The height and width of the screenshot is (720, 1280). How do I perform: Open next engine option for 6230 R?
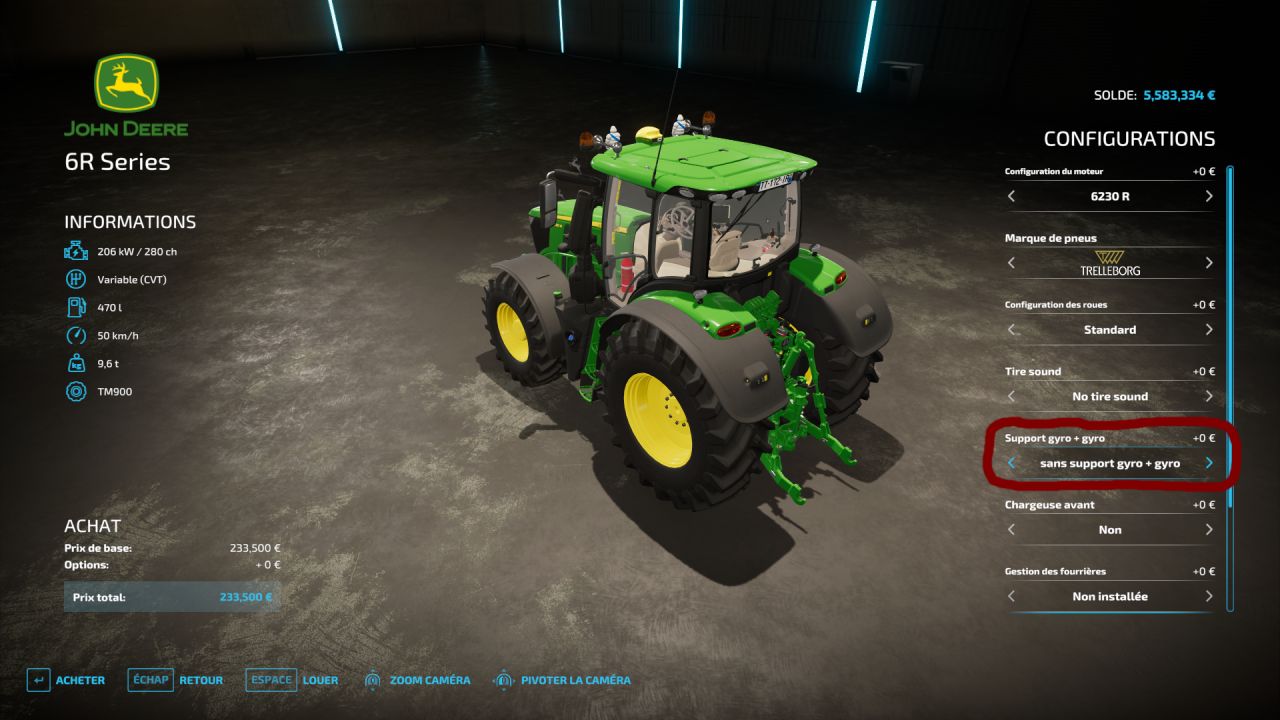[x=1208, y=196]
